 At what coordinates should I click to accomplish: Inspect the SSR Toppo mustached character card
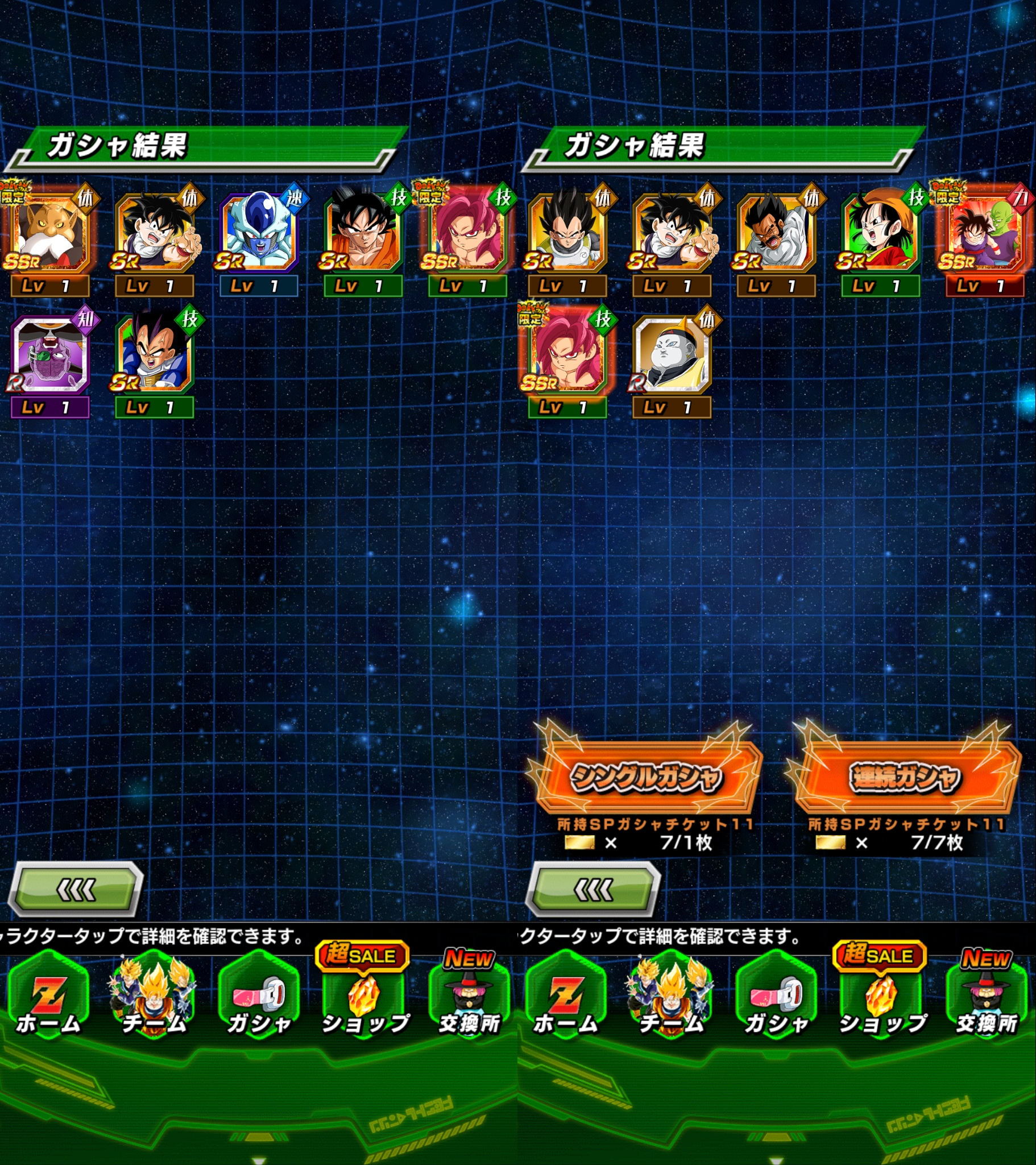(50, 234)
